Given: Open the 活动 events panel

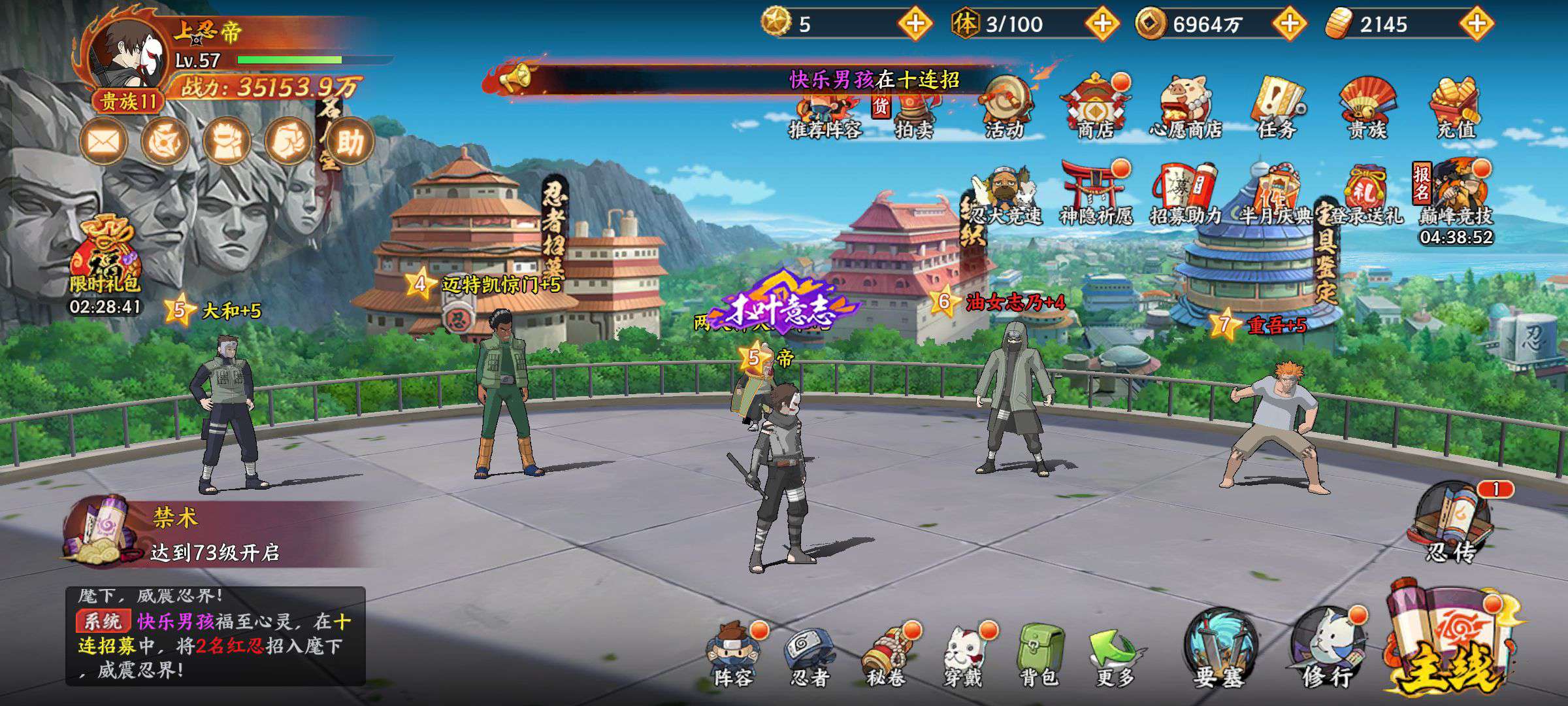Looking at the screenshot, I should click(1005, 108).
